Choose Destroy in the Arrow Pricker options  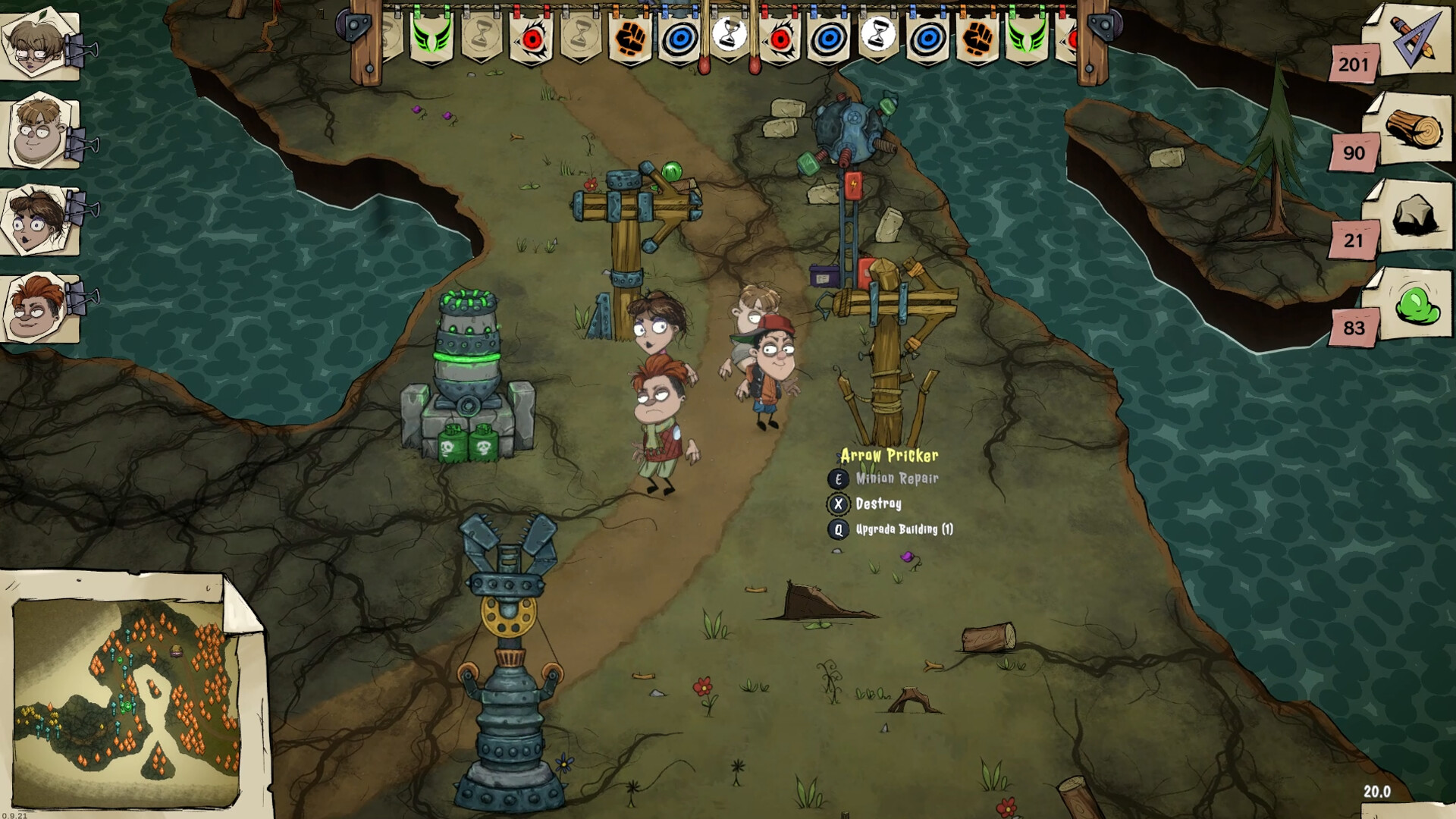(880, 504)
